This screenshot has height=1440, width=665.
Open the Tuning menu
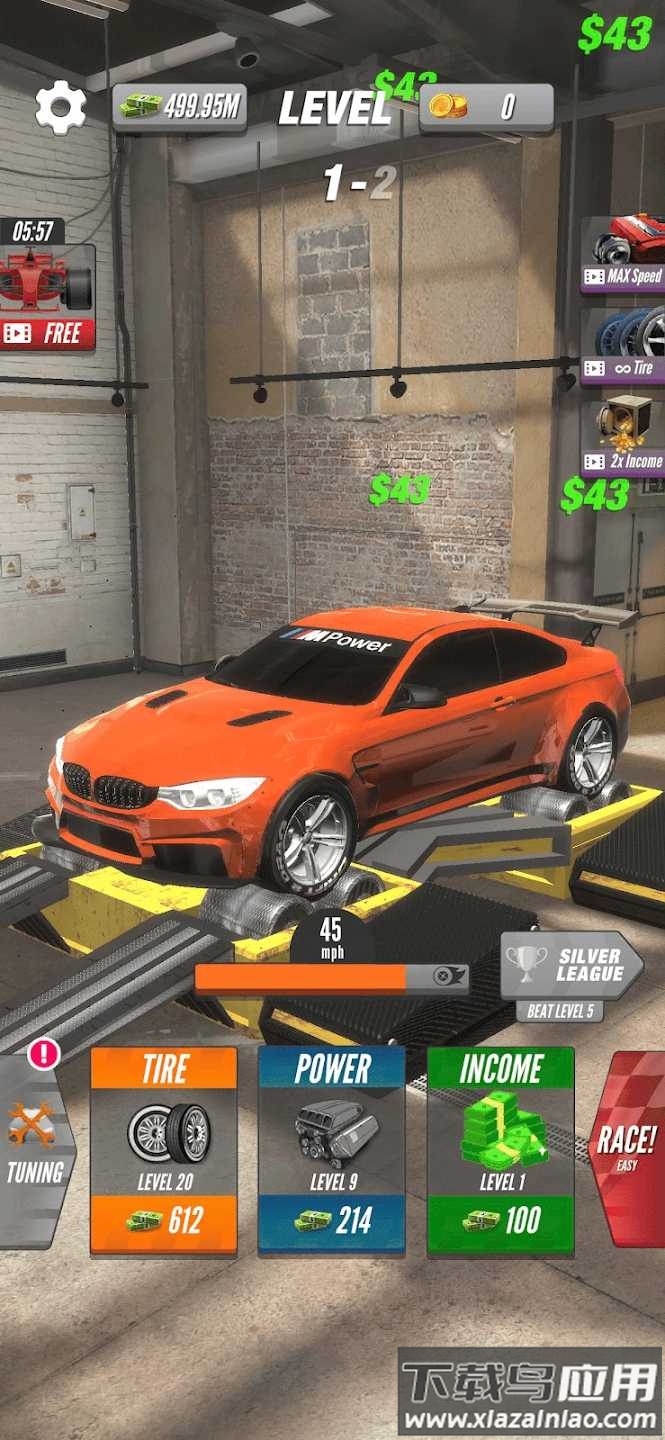(x=35, y=1150)
